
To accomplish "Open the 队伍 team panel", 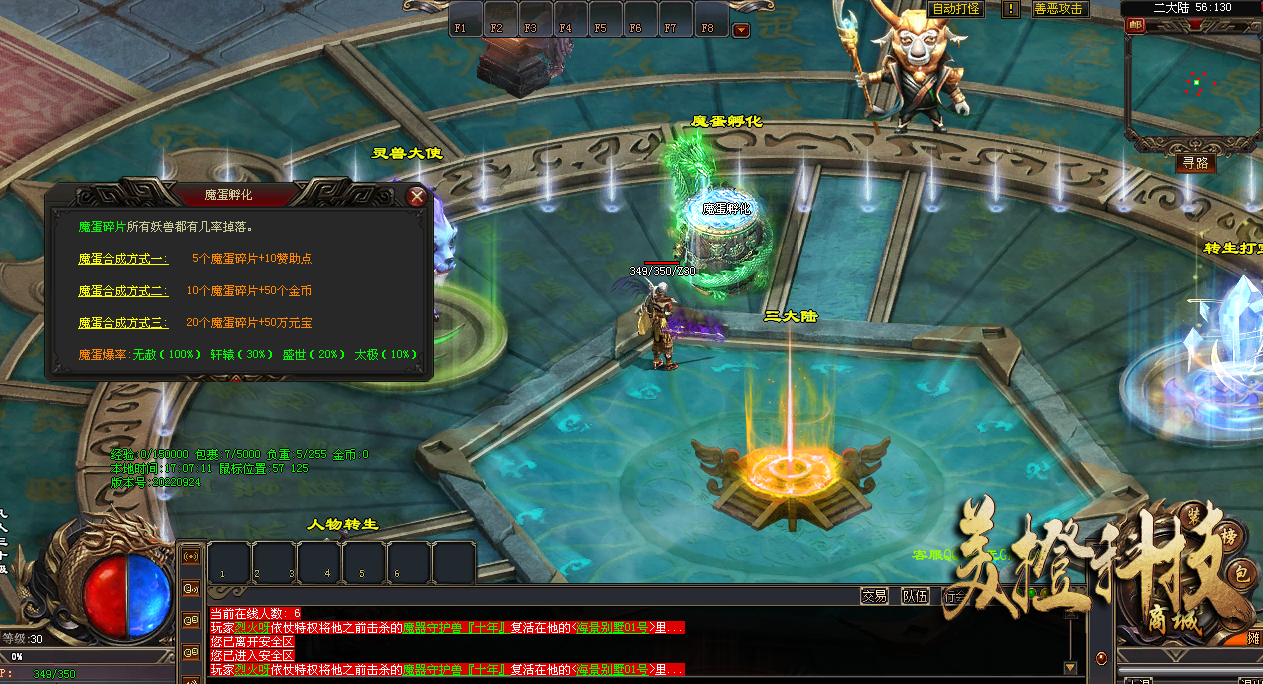I will click(x=915, y=596).
